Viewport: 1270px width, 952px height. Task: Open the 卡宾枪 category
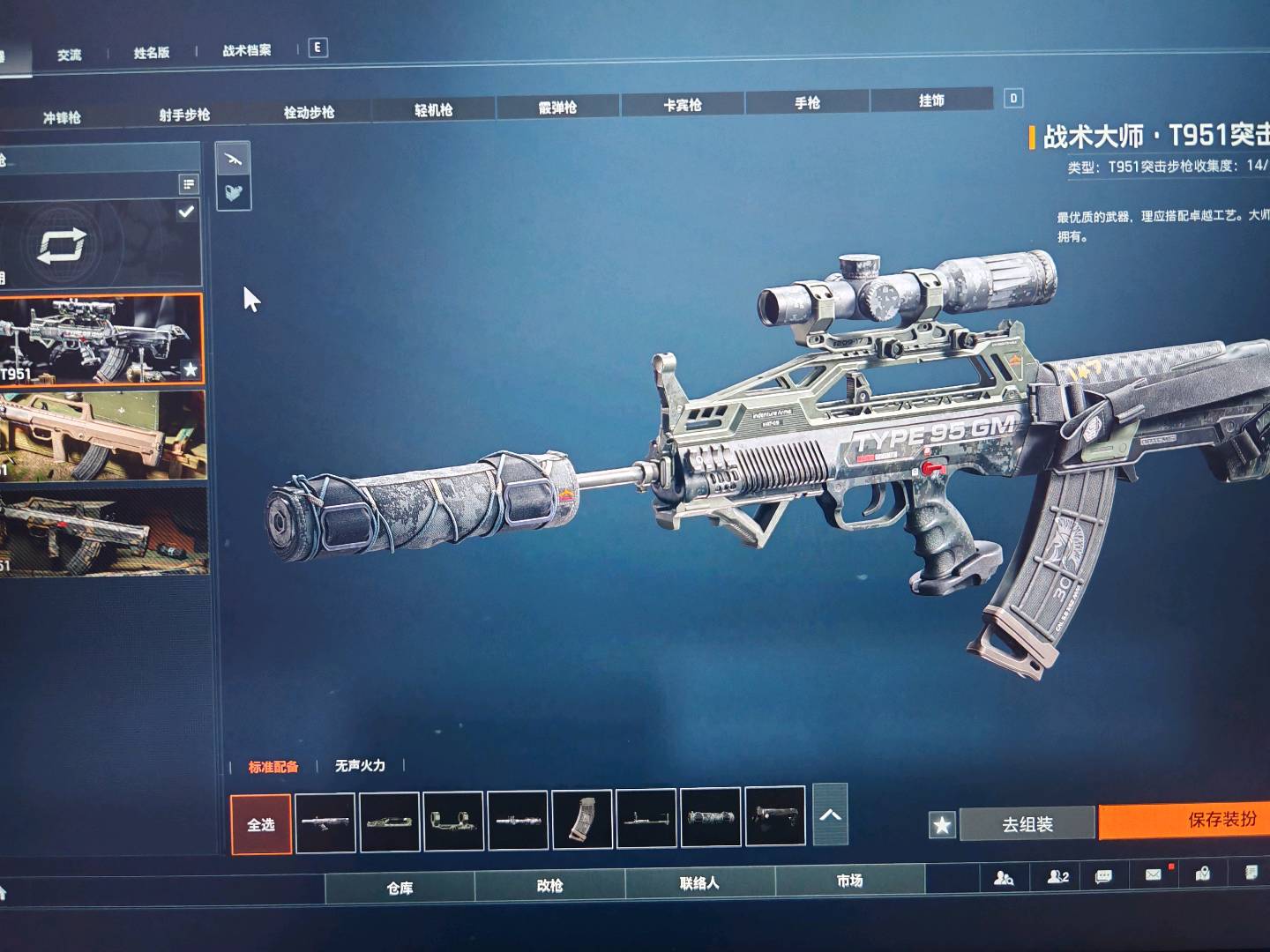[x=683, y=105]
